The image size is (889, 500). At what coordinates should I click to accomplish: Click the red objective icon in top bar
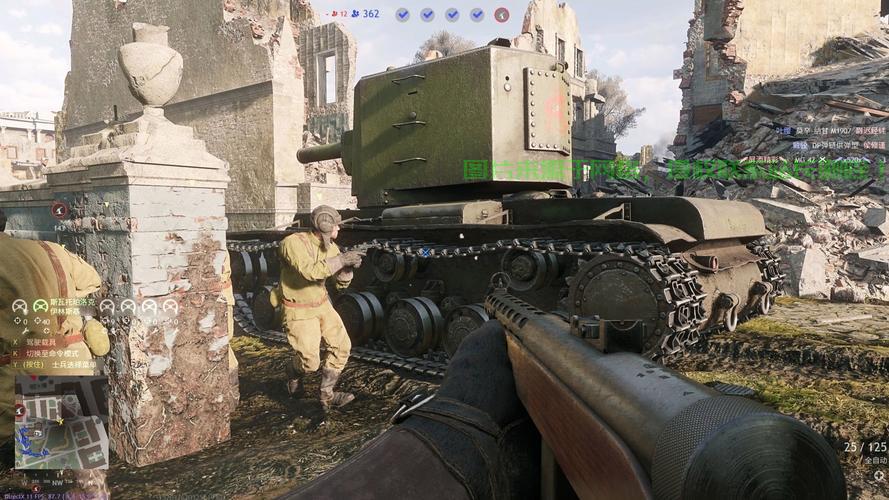[501, 14]
